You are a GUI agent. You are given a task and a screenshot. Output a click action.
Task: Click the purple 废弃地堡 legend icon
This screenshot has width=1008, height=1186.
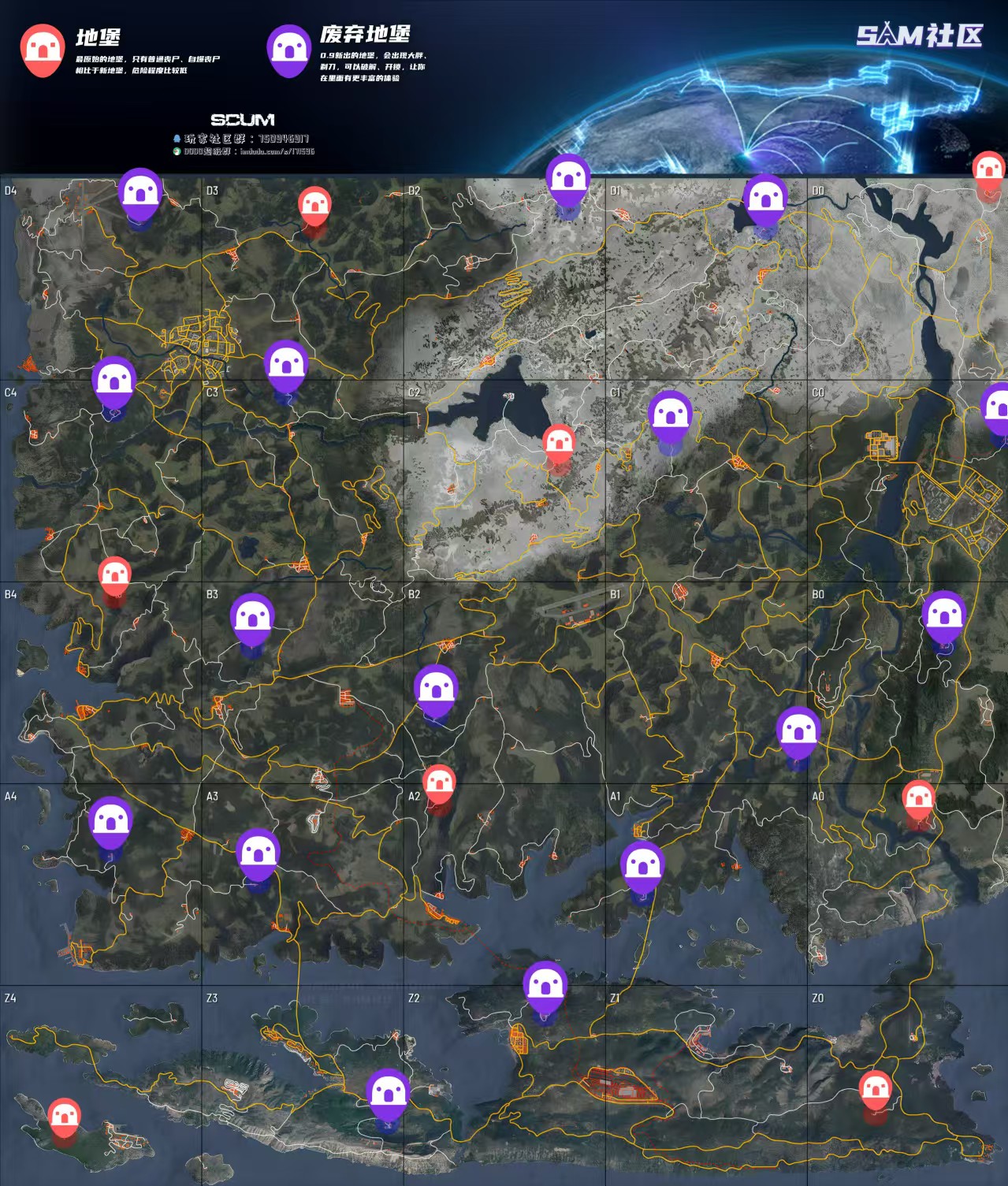[288, 49]
